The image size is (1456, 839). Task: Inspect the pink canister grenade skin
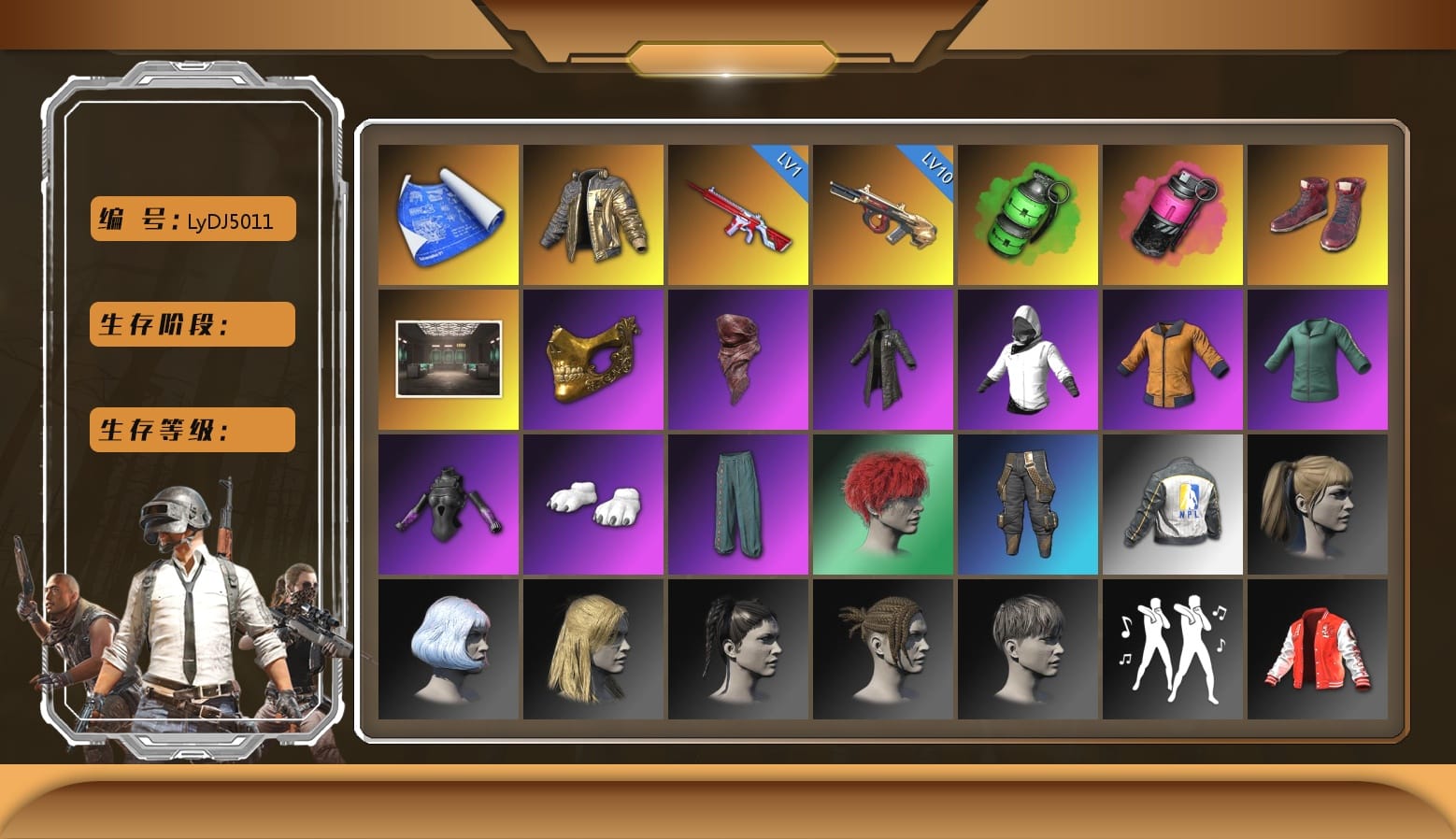tap(1173, 213)
